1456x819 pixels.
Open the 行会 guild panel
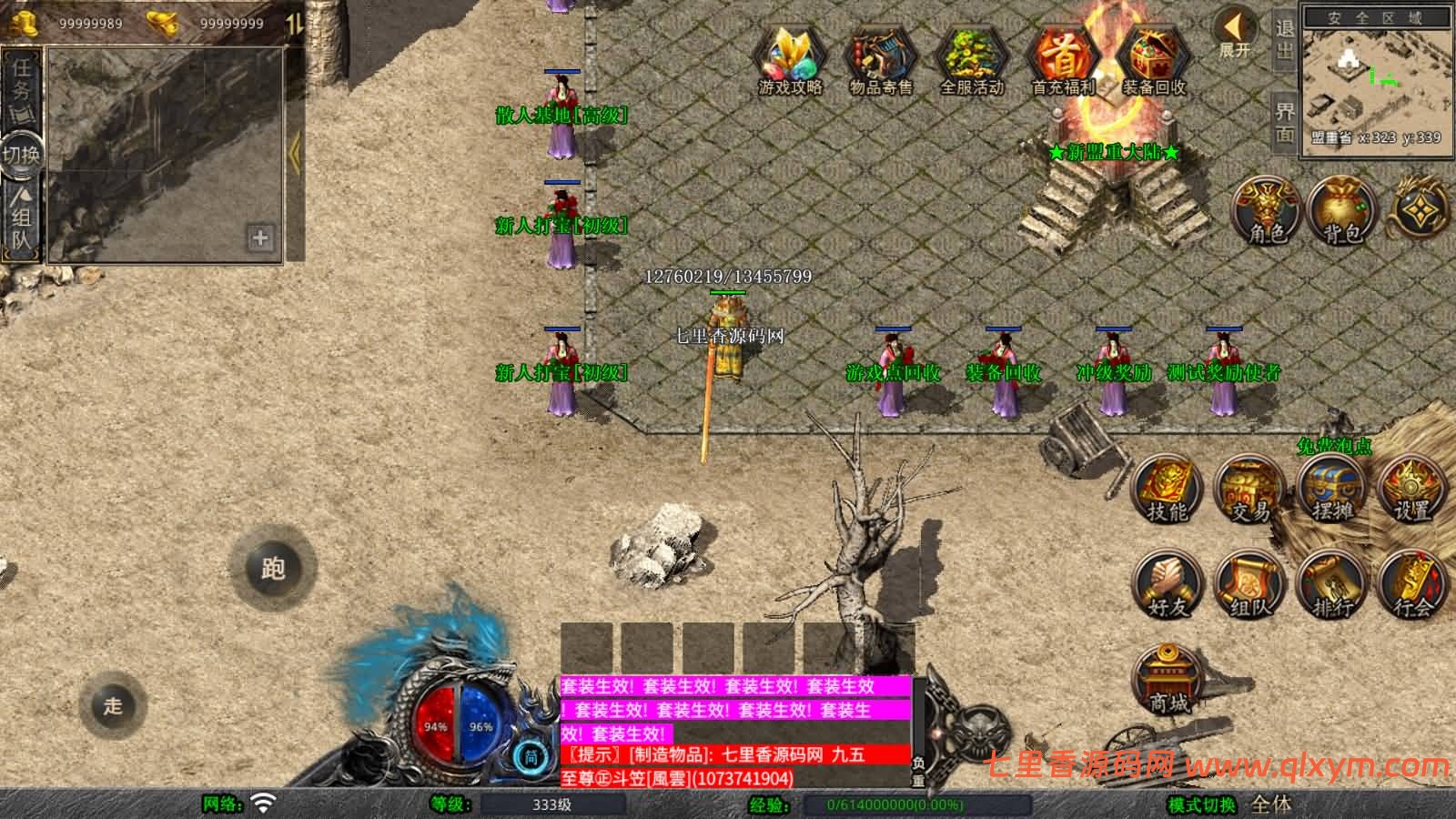coord(1412,586)
